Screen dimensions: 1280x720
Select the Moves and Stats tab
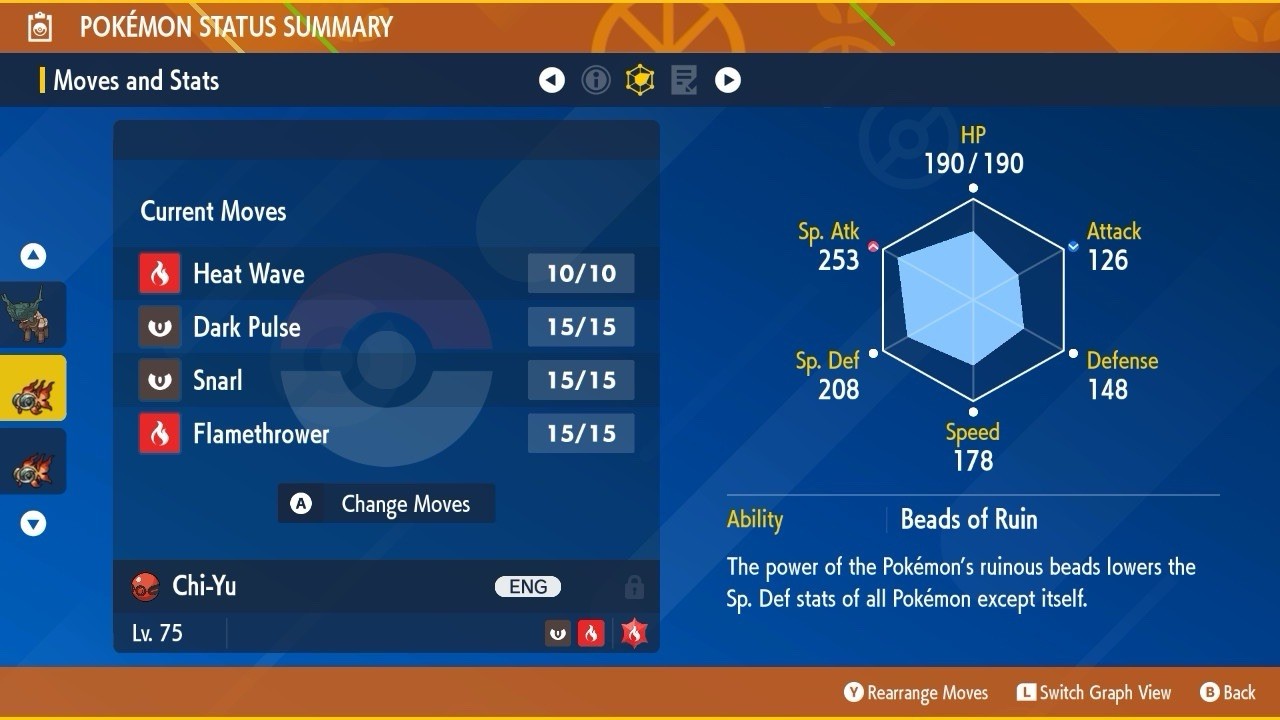click(136, 81)
